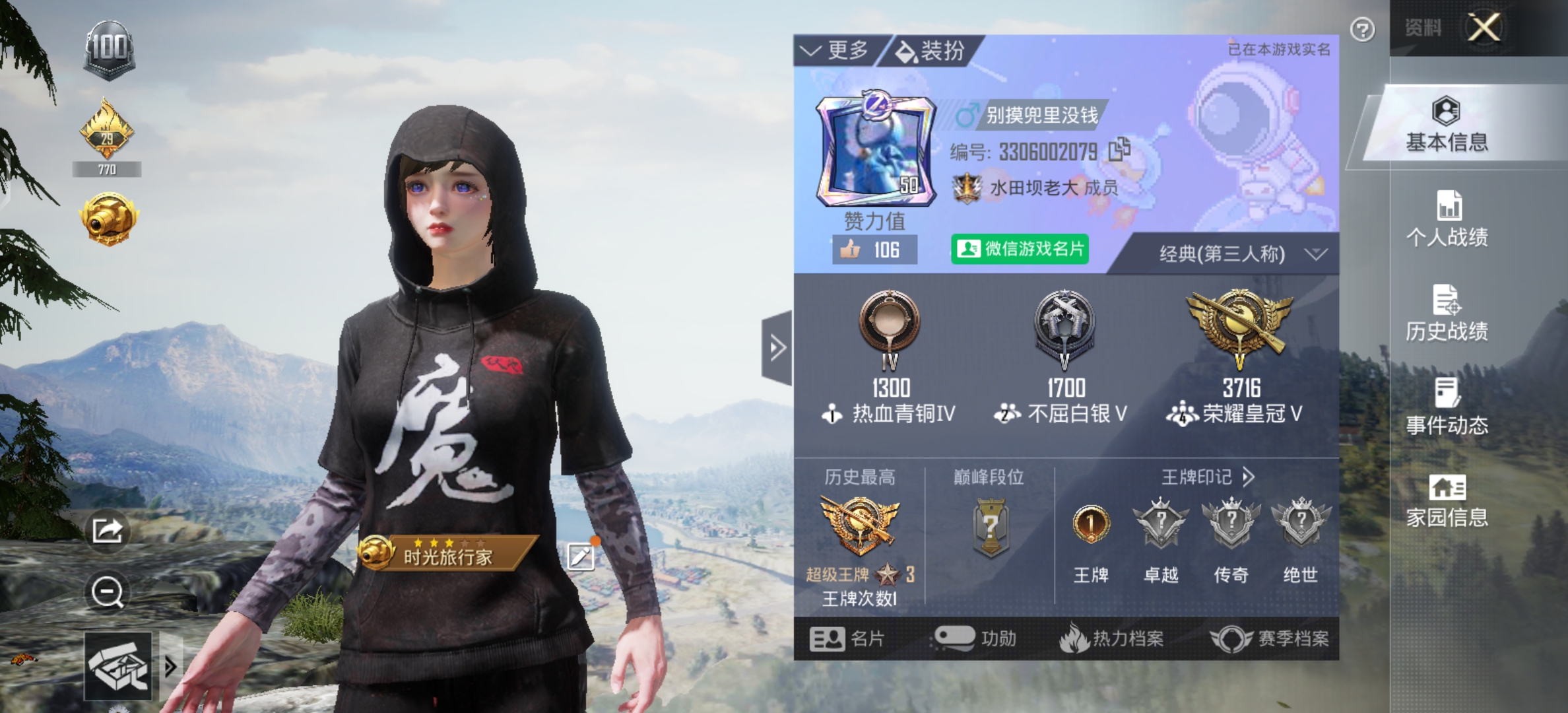Select the 王牌 ace seal medal

[x=1092, y=524]
